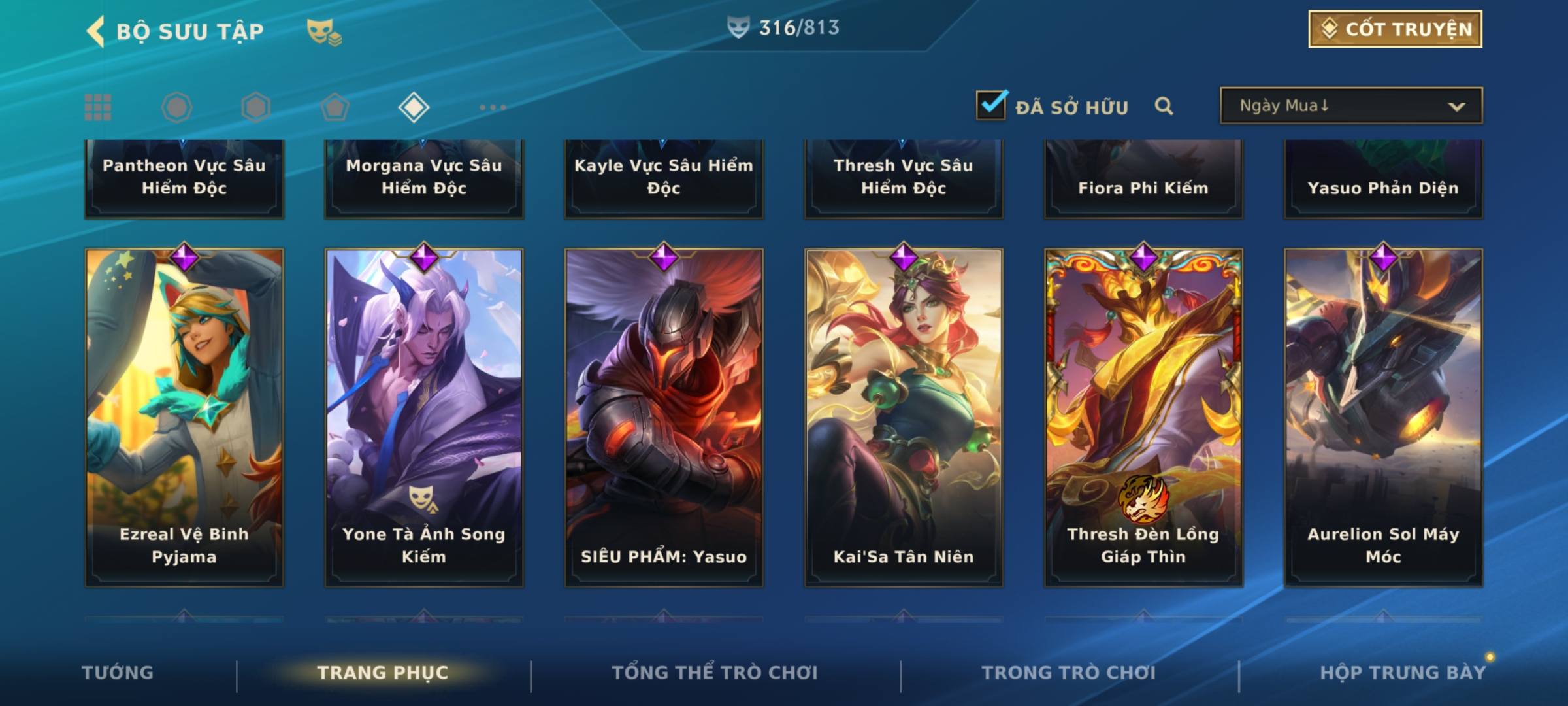1568x706 pixels.
Task: Open the SIÊU PHẨM: Yasuo skin card
Action: coord(664,417)
